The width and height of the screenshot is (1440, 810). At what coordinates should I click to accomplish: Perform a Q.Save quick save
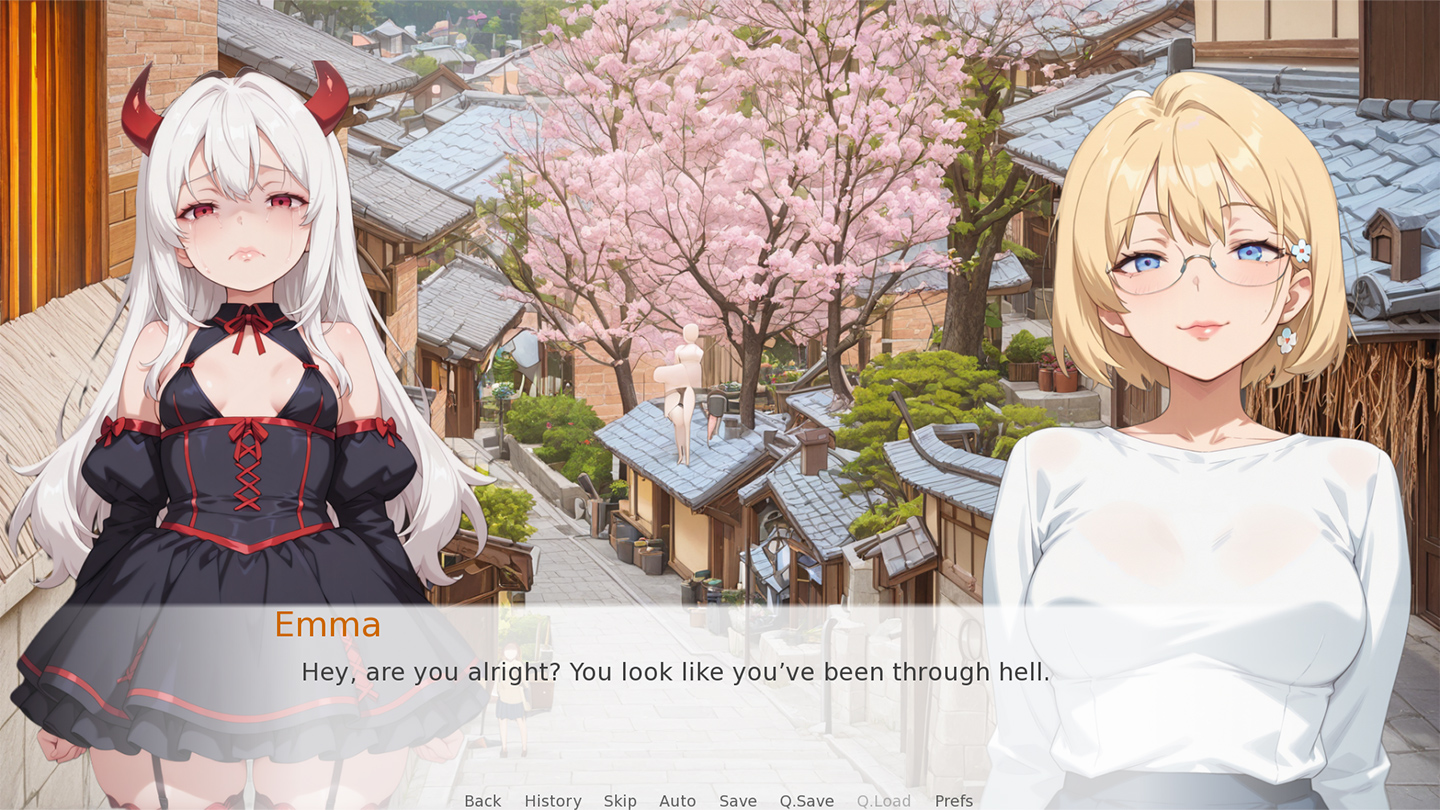coord(806,800)
